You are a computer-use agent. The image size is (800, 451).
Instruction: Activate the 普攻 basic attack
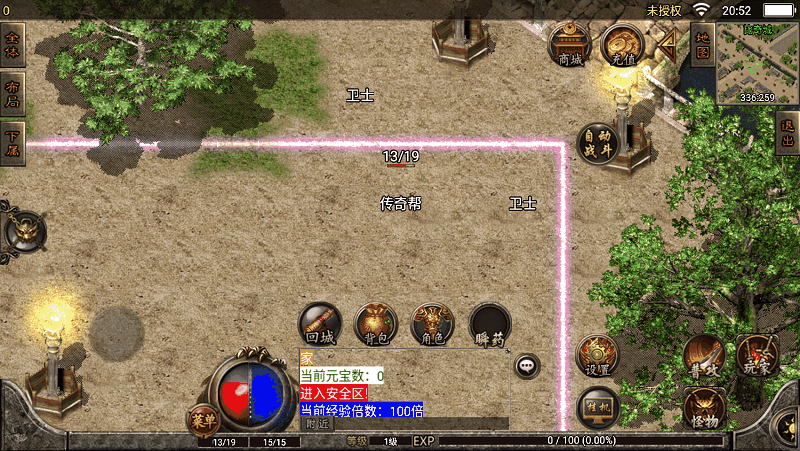pyautogui.click(x=704, y=355)
